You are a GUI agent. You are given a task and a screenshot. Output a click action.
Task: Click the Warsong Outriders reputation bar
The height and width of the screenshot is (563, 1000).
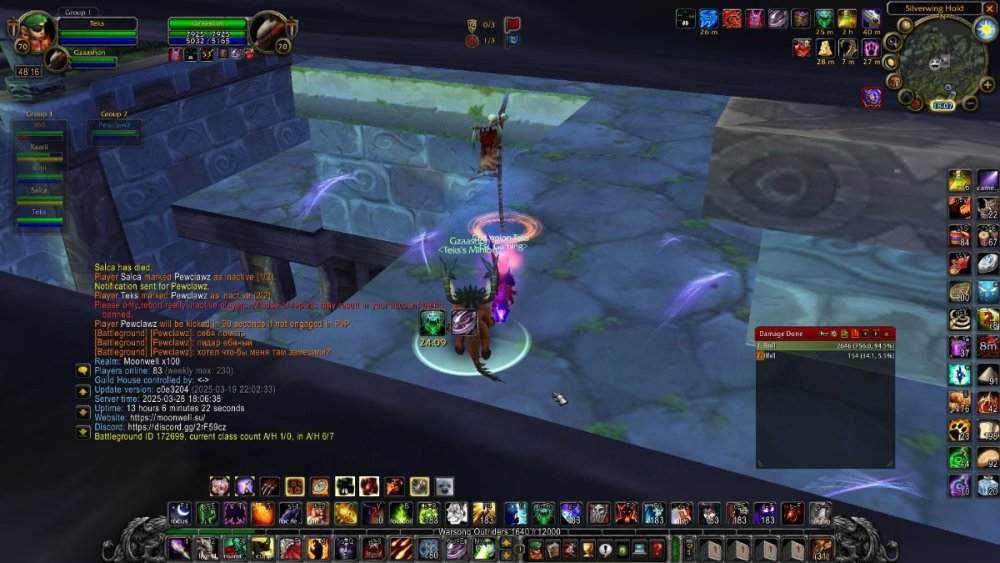(500, 531)
